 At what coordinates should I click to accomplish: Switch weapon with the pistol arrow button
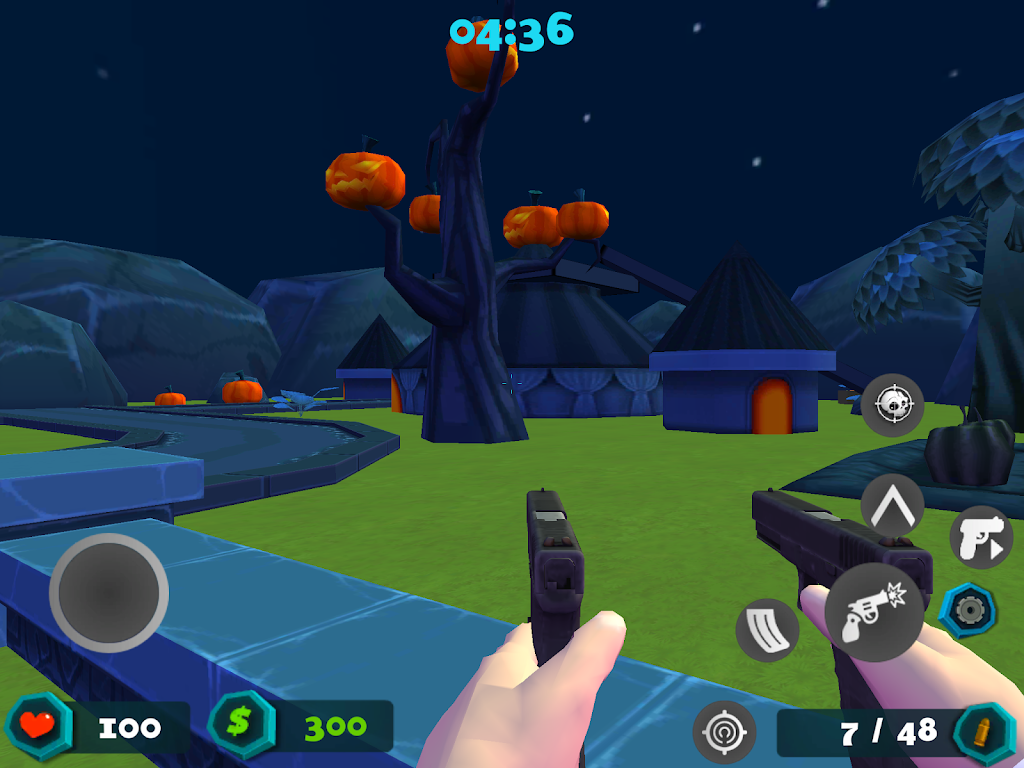(x=980, y=537)
